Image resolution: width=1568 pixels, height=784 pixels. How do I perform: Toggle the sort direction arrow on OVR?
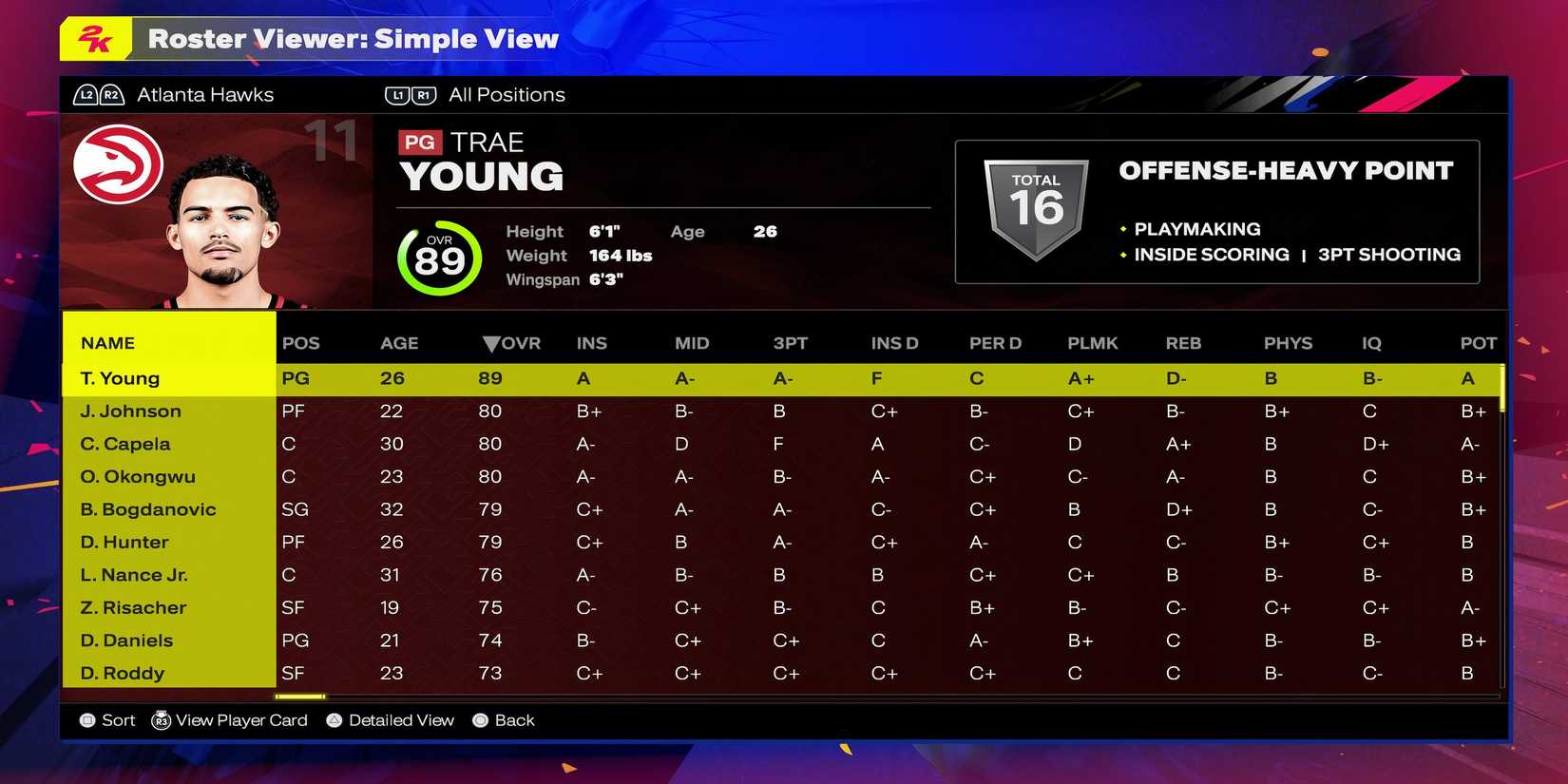point(492,343)
